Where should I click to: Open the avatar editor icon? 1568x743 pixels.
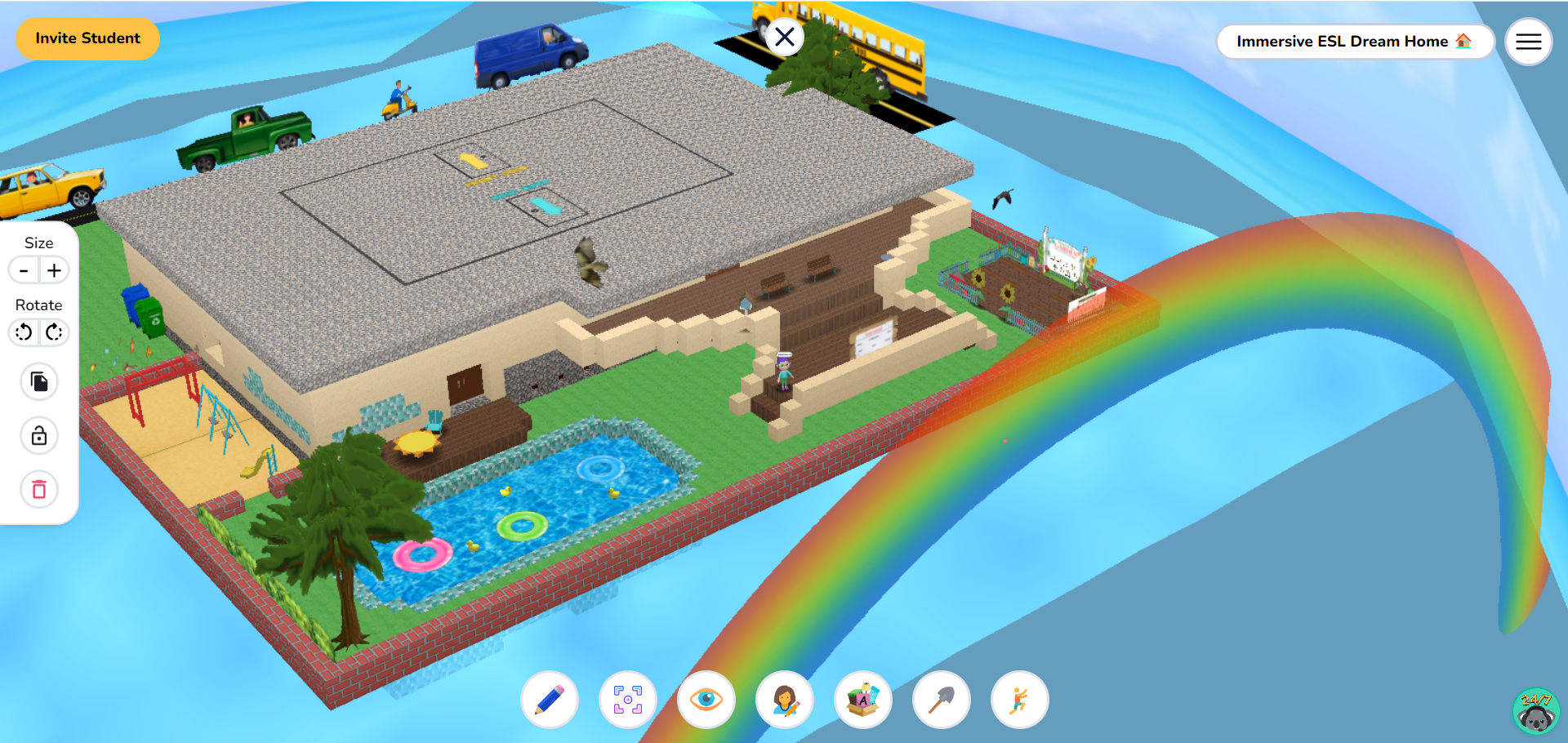[x=784, y=700]
